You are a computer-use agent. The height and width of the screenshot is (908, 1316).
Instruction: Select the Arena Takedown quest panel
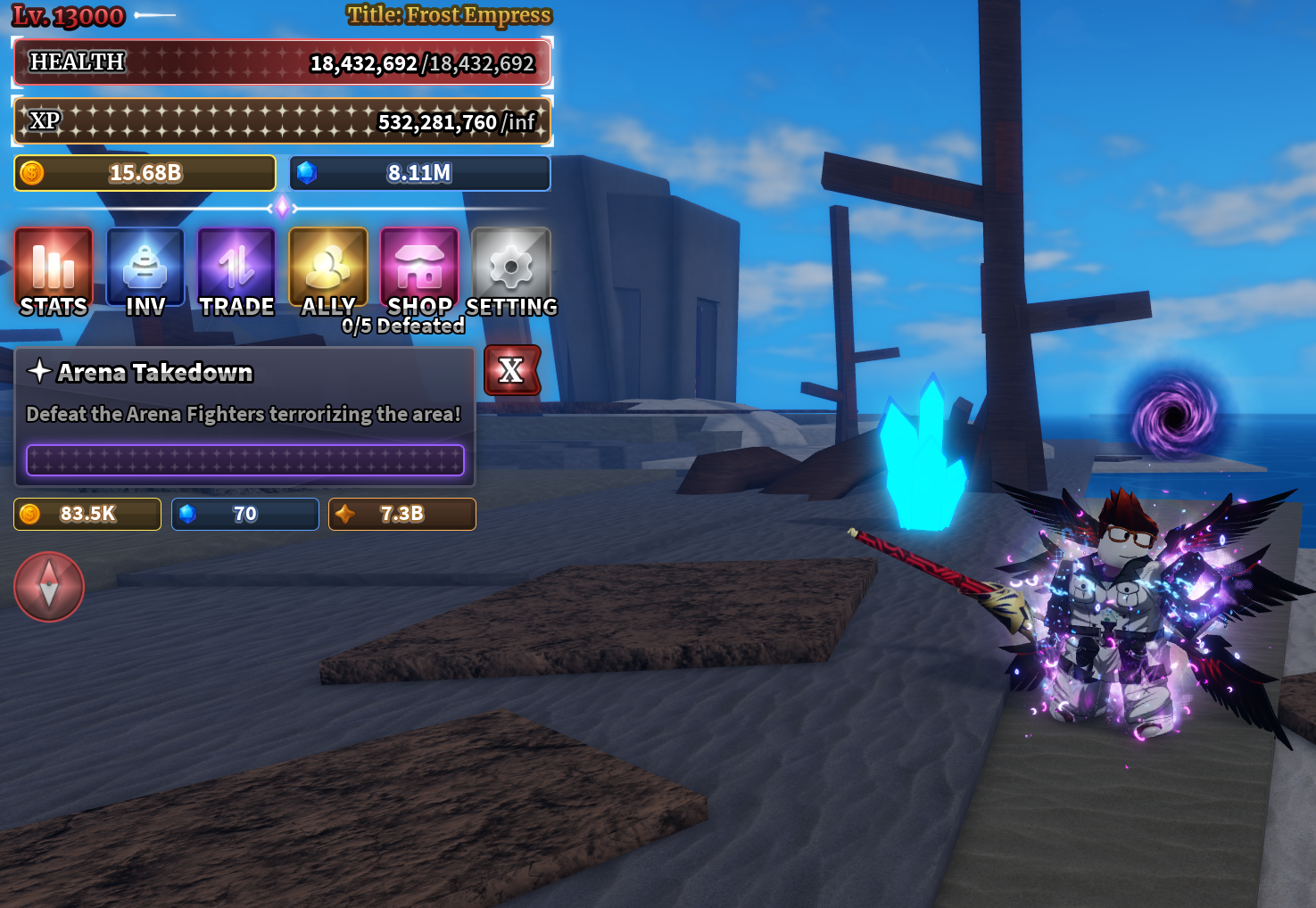[244, 416]
